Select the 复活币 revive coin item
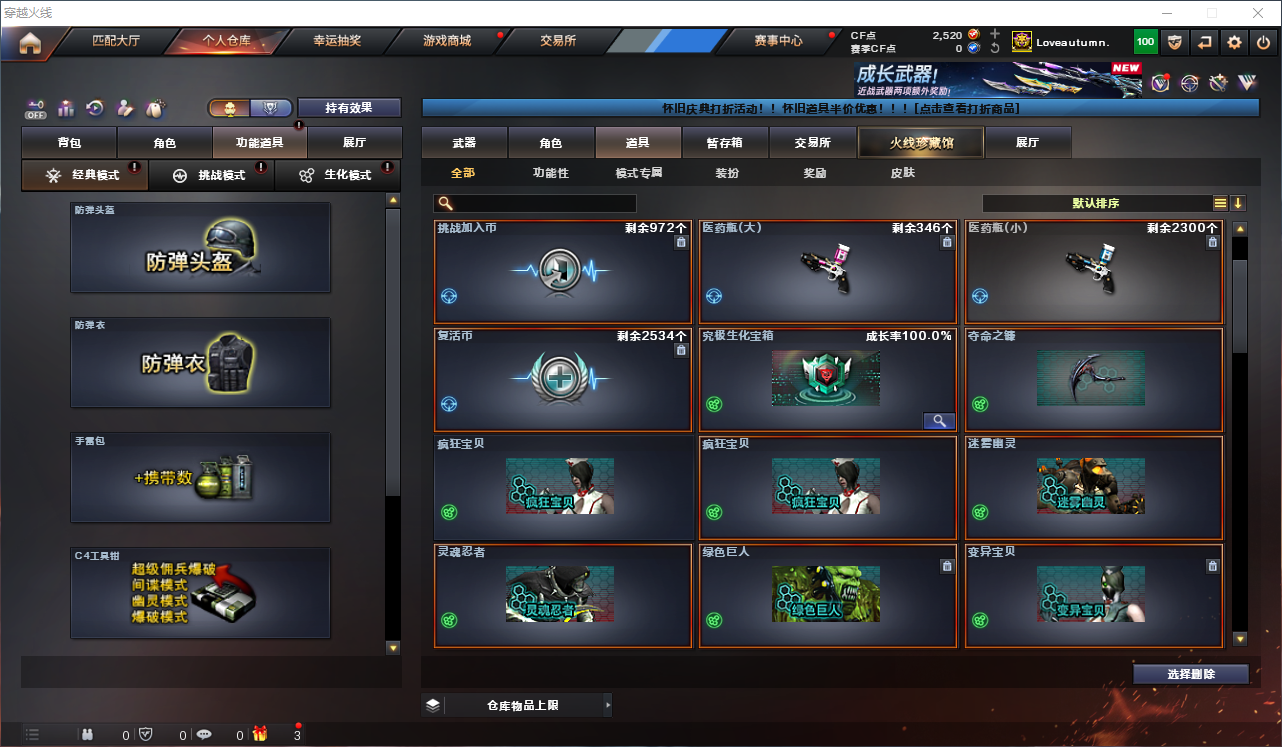1282x747 pixels. 563,380
